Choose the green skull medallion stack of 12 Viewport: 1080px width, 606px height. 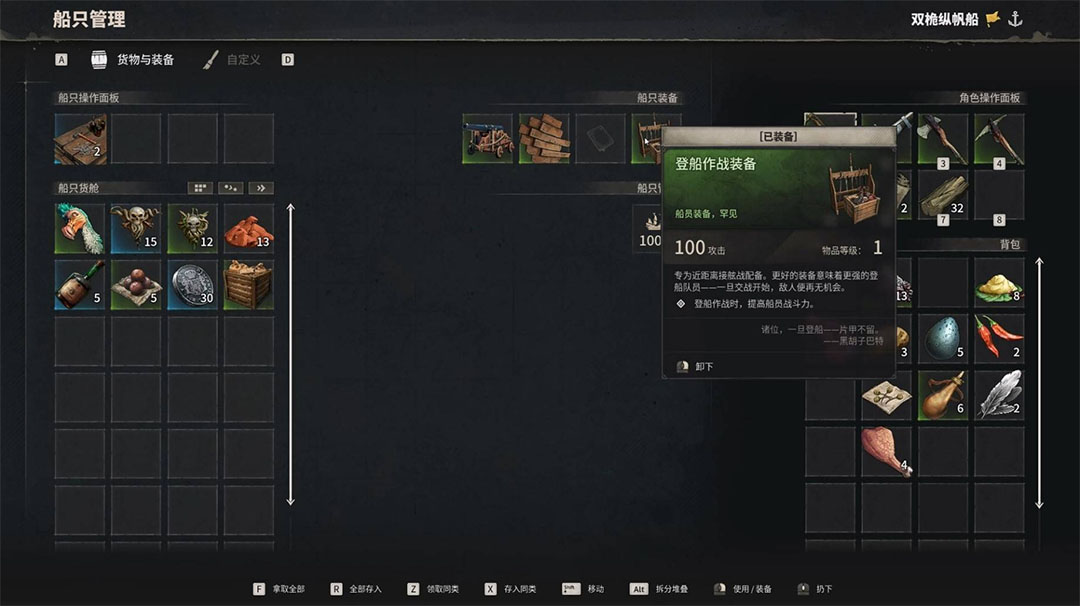coord(192,228)
